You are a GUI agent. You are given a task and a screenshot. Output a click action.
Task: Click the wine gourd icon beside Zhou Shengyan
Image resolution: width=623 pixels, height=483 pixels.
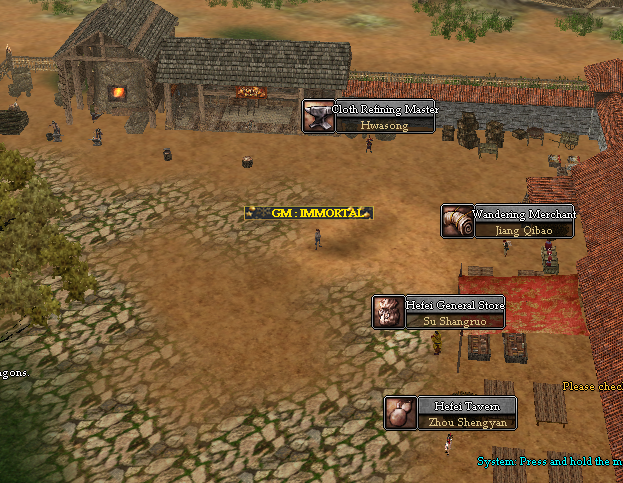click(x=400, y=413)
